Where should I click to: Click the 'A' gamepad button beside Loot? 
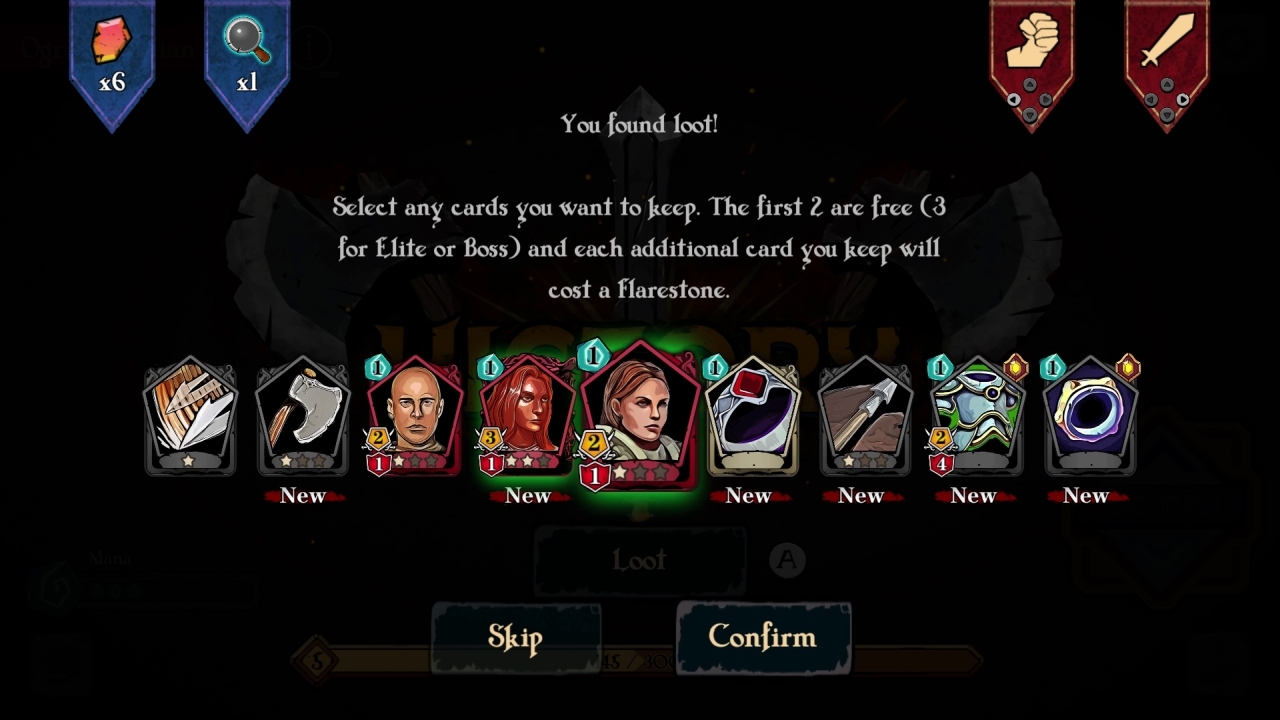[x=788, y=561]
